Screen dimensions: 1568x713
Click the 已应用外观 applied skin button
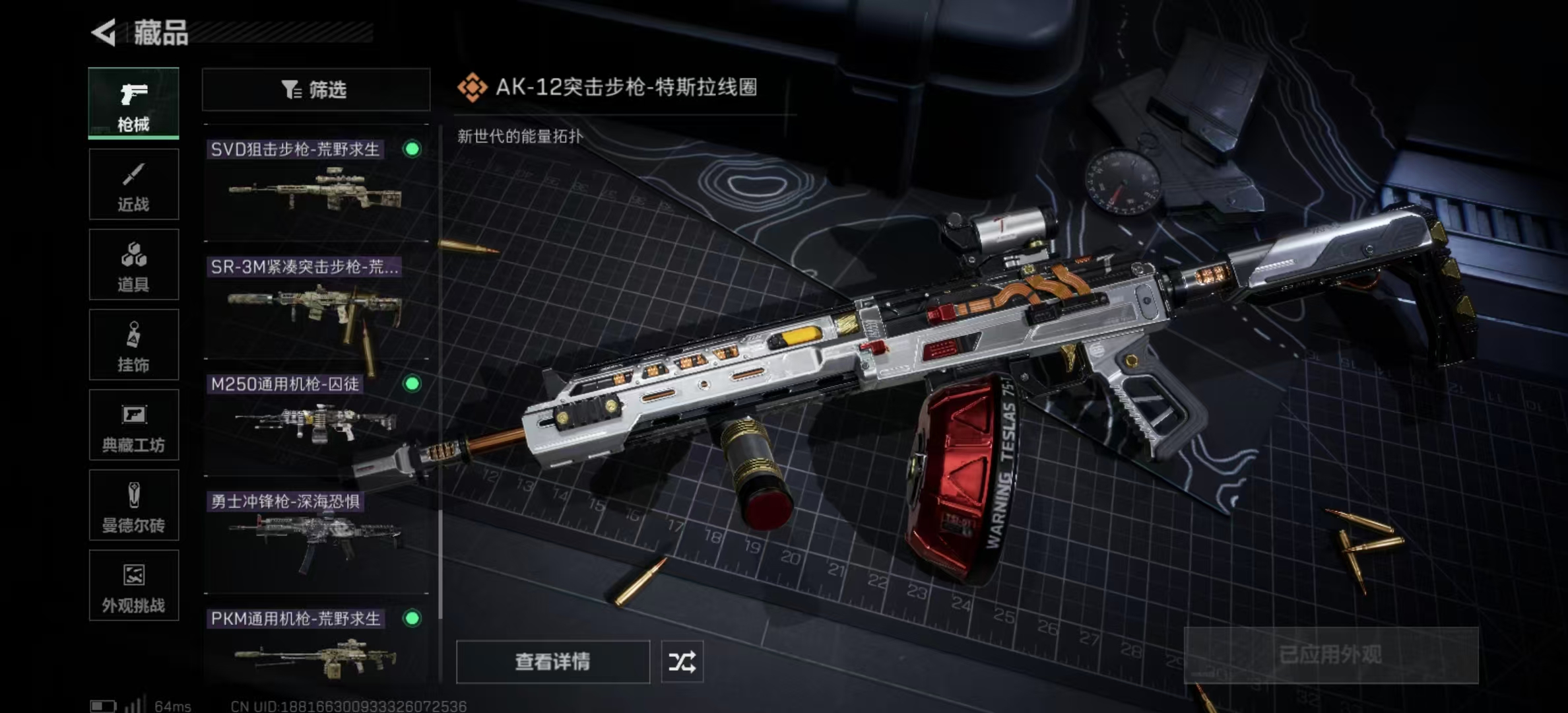[x=1330, y=655]
